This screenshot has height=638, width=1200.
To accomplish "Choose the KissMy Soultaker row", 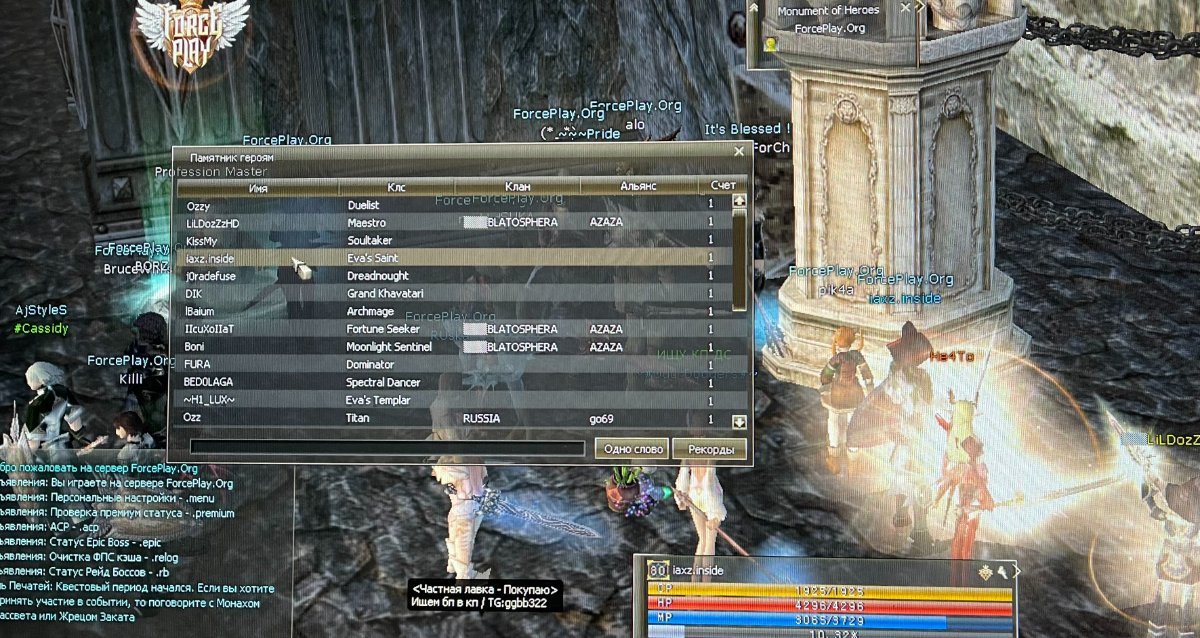I will point(450,241).
